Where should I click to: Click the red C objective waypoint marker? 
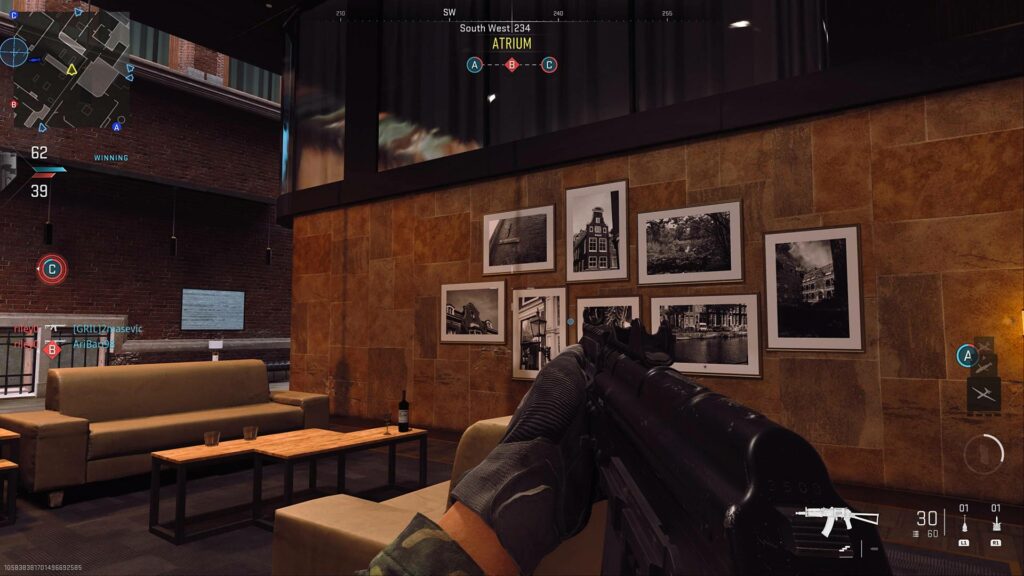pyautogui.click(x=52, y=268)
